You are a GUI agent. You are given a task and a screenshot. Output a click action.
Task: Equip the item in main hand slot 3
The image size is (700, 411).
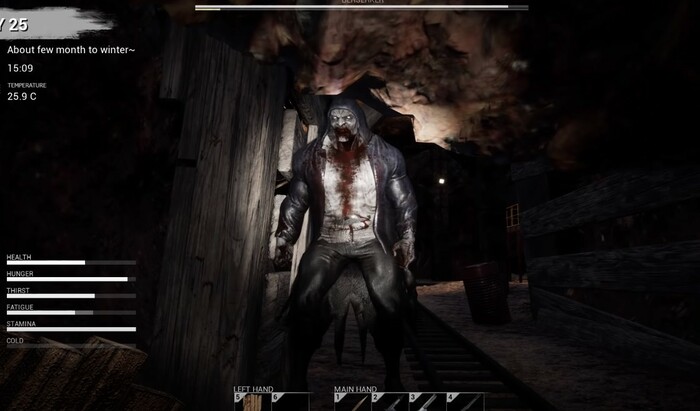point(428,402)
